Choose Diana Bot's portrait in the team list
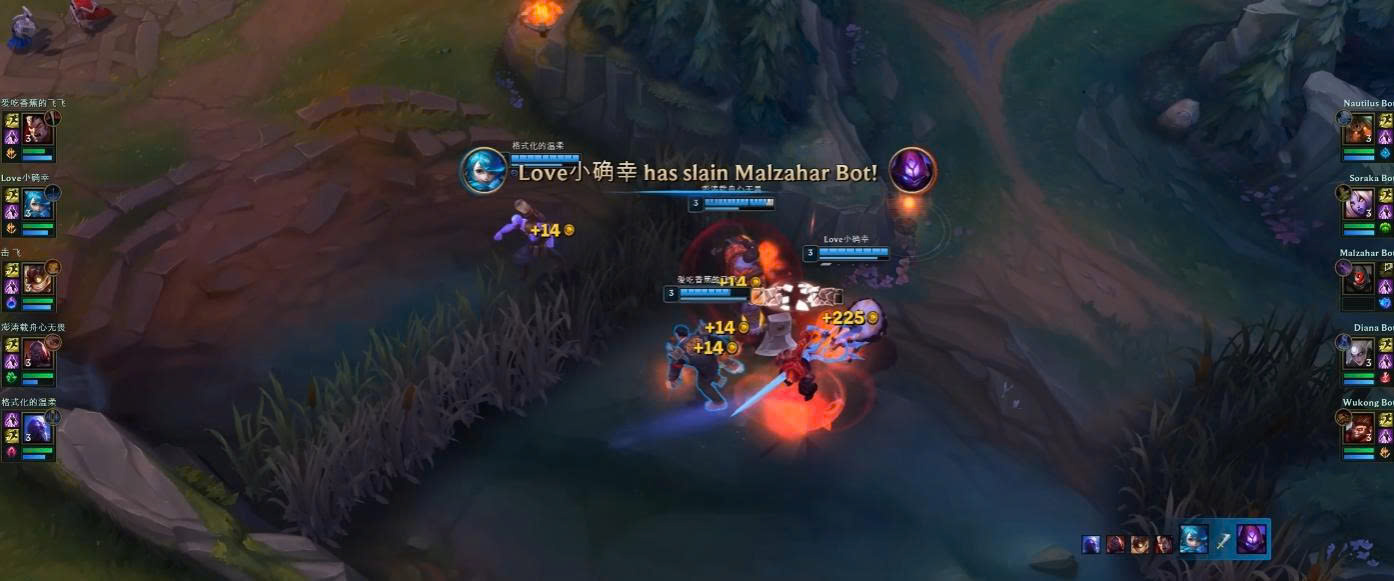The image size is (1394, 581). coord(1360,353)
